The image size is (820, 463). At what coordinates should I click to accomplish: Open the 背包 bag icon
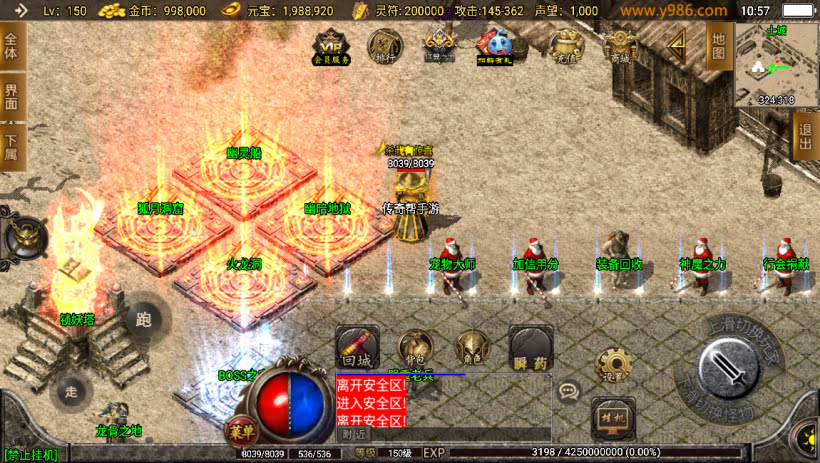coord(415,347)
